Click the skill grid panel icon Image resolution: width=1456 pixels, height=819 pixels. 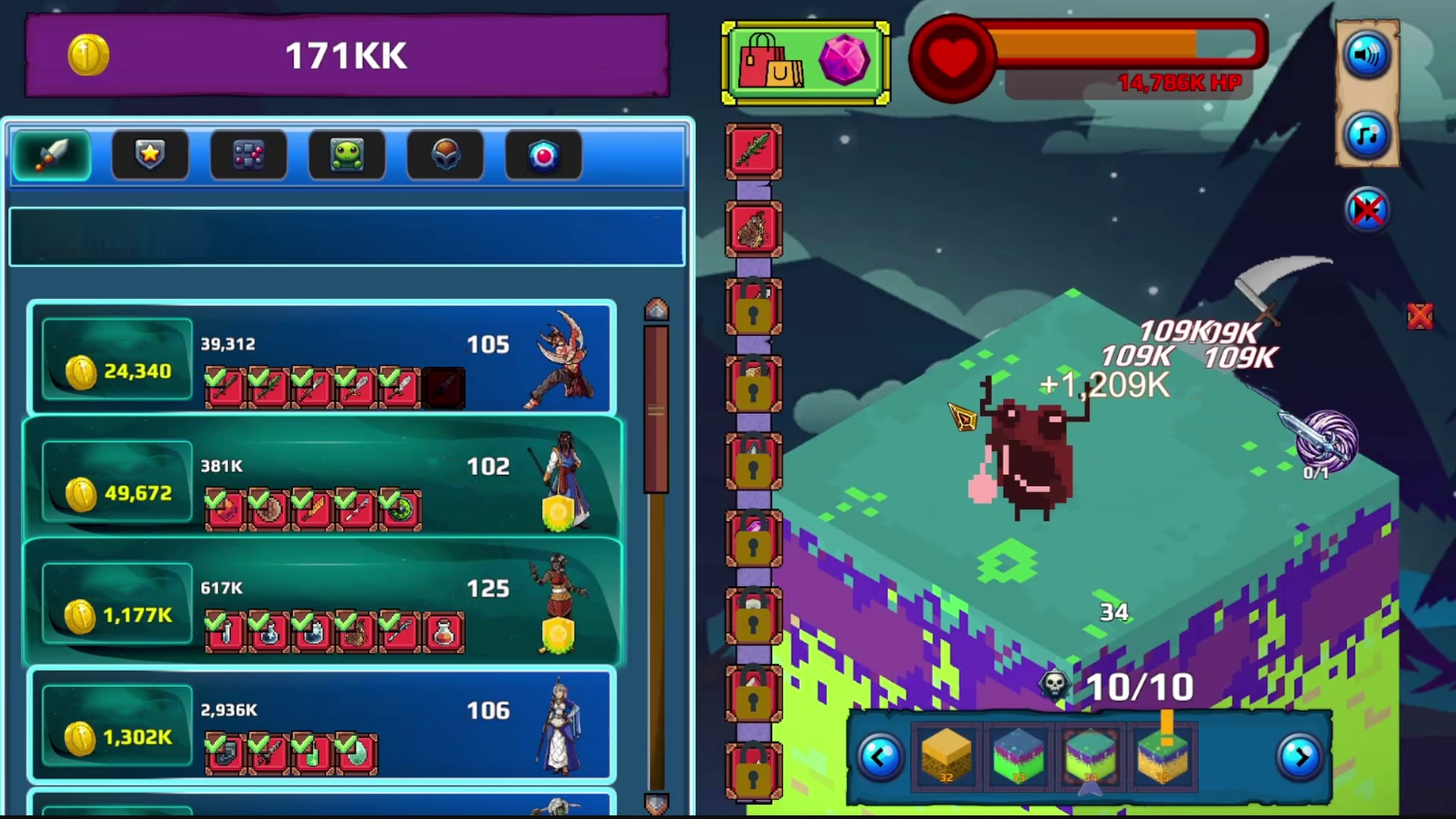click(x=248, y=155)
